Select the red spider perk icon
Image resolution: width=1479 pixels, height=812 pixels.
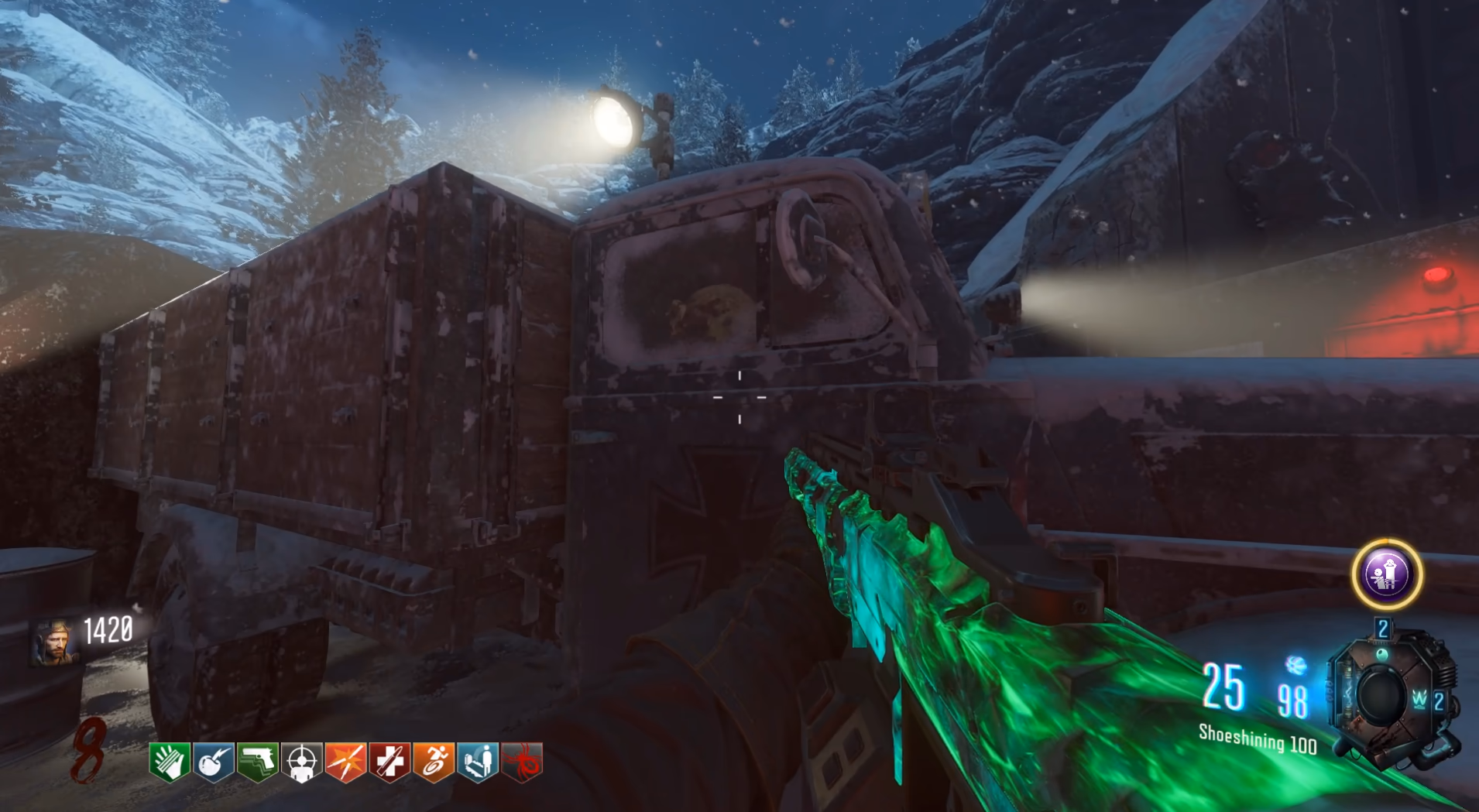point(523,761)
